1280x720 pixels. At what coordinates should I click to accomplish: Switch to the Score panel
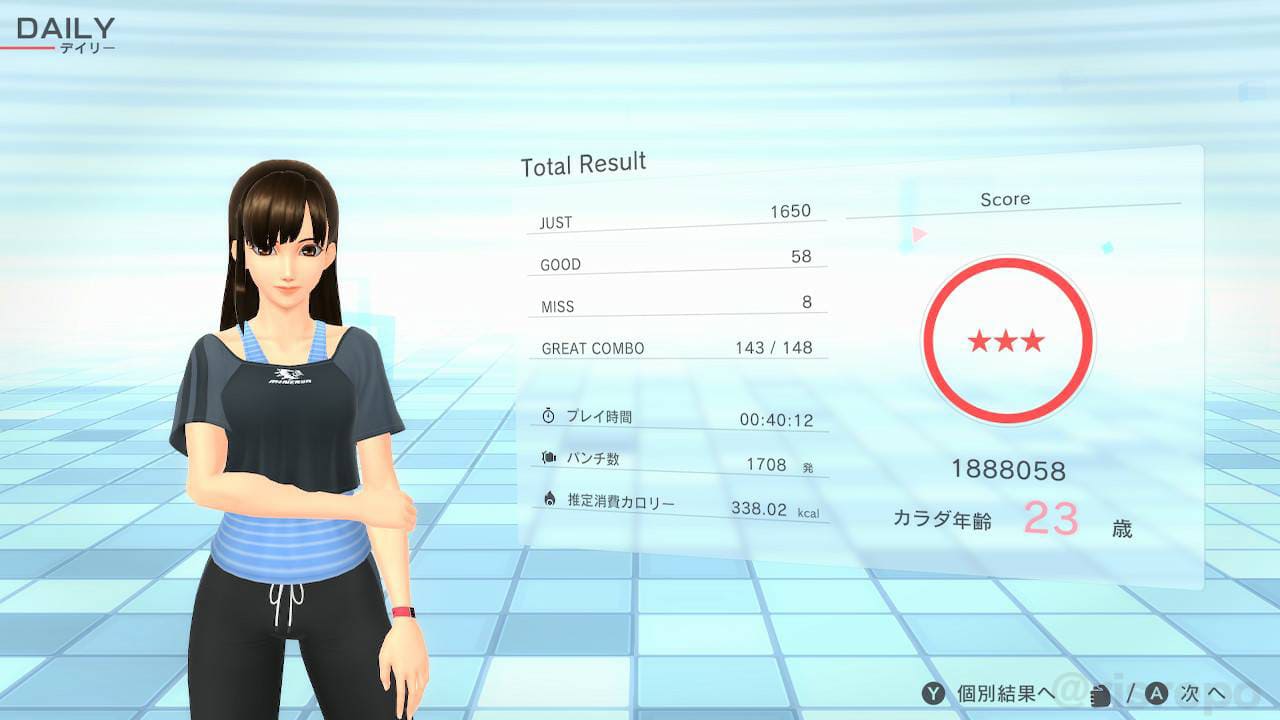pos(1006,199)
